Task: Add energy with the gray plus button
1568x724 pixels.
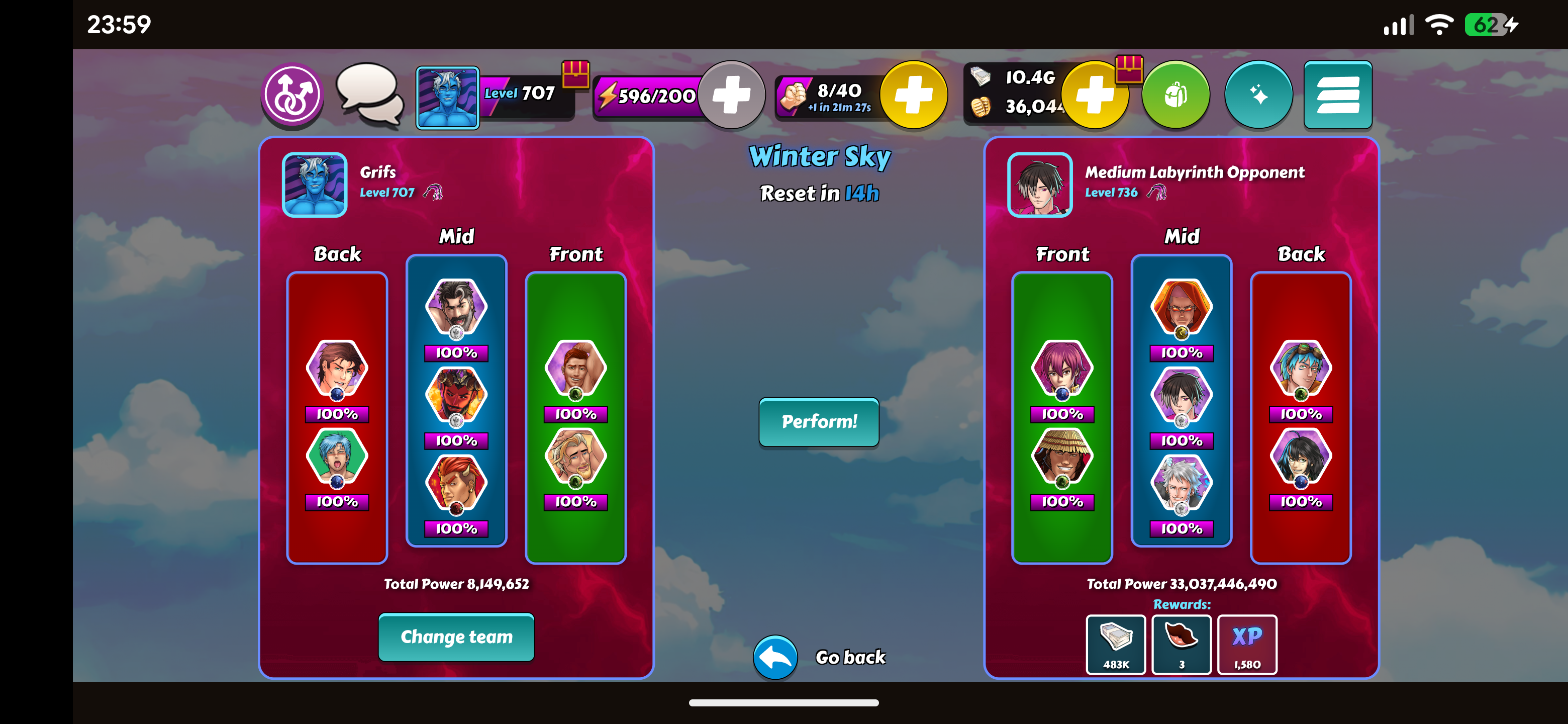Action: [731, 95]
